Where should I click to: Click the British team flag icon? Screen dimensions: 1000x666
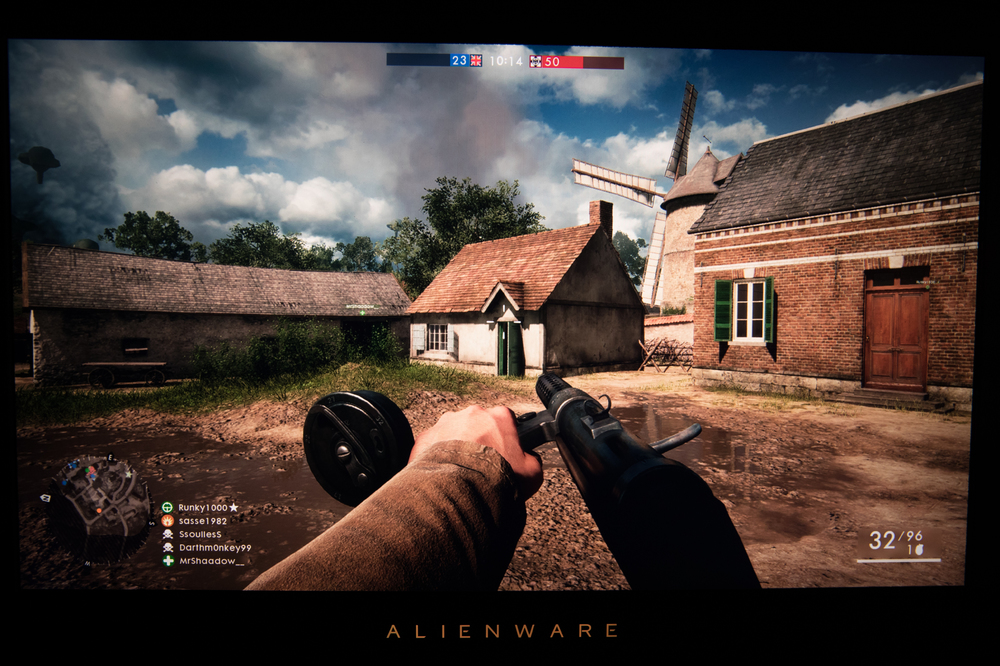(x=476, y=61)
